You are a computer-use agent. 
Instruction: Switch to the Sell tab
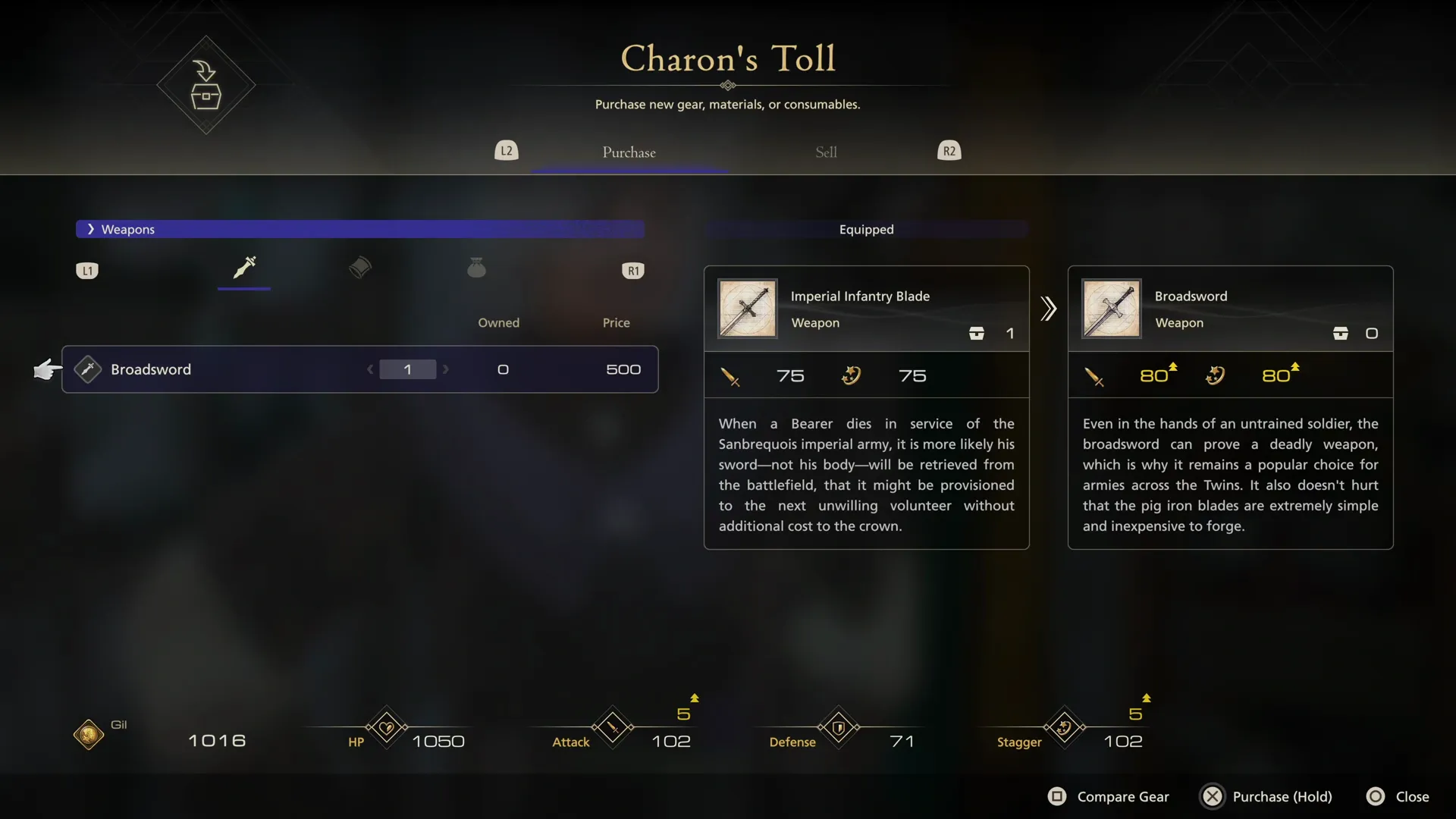tap(826, 152)
